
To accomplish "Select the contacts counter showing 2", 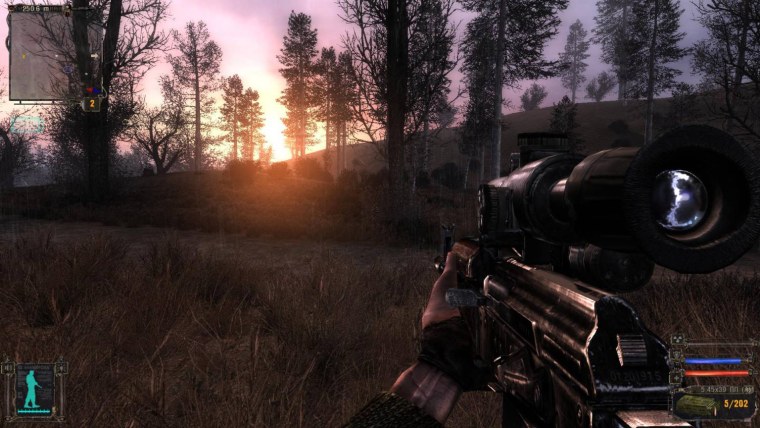I will click(x=92, y=104).
